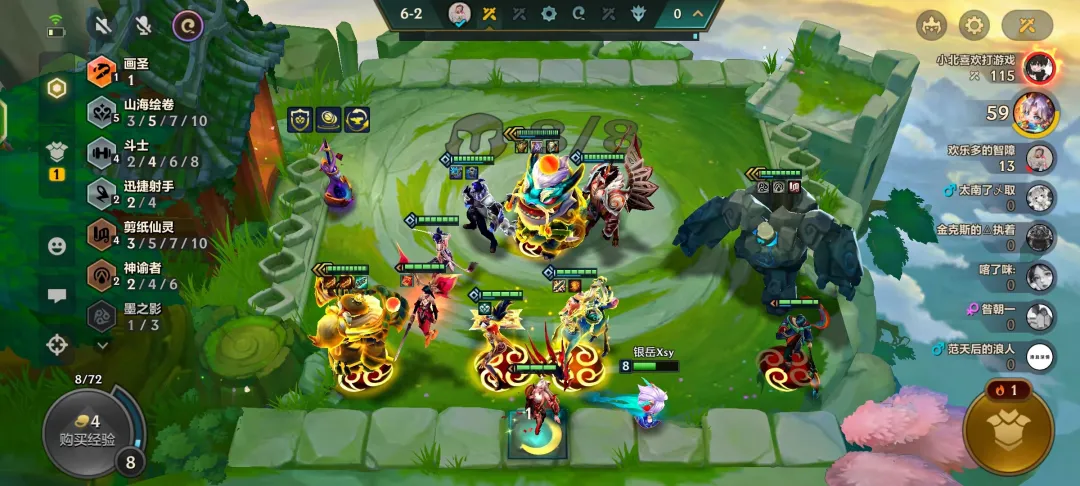Toggle the muted microphone icon

[x=143, y=25]
